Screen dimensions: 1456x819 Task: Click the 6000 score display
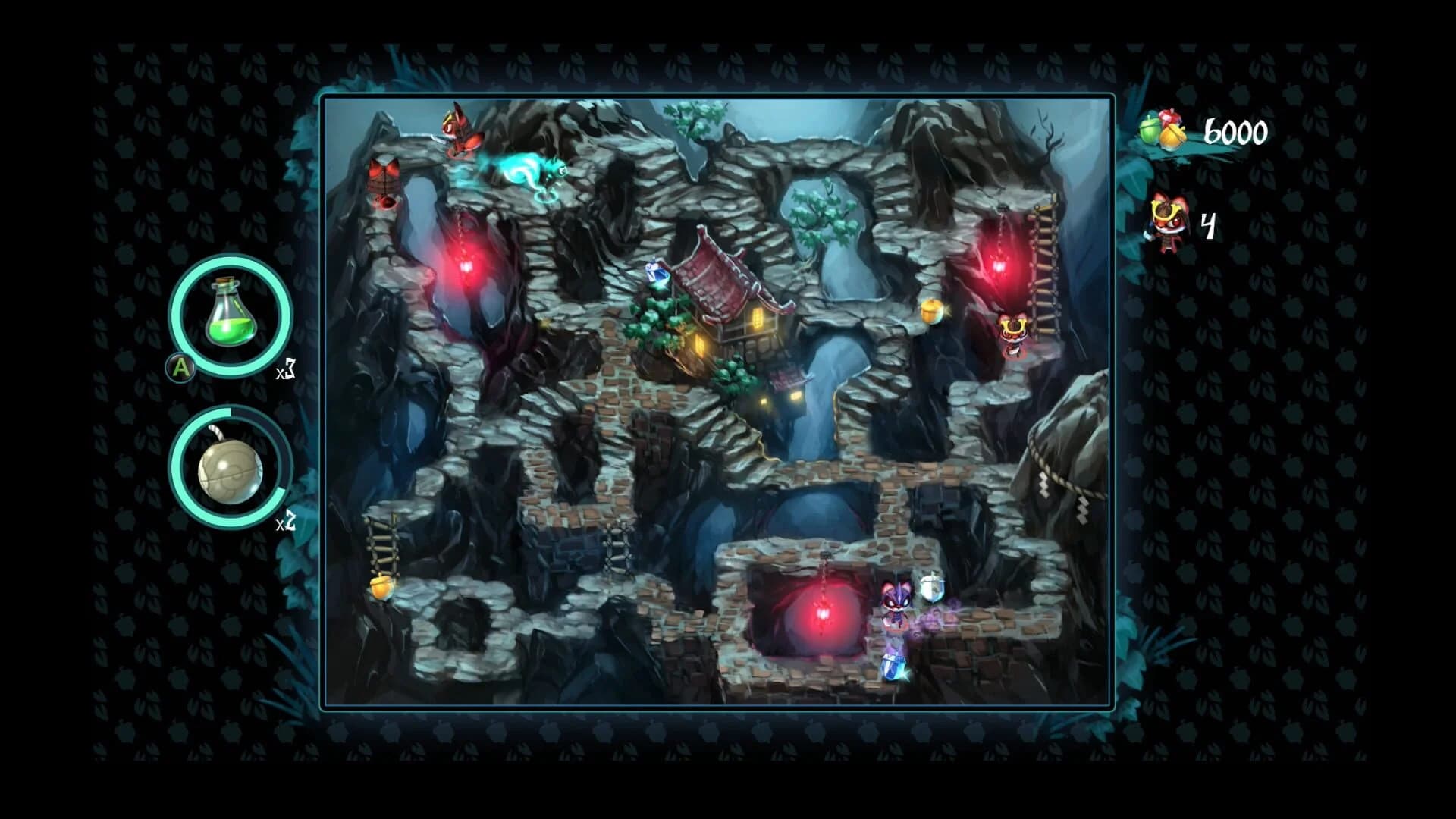click(x=1235, y=131)
